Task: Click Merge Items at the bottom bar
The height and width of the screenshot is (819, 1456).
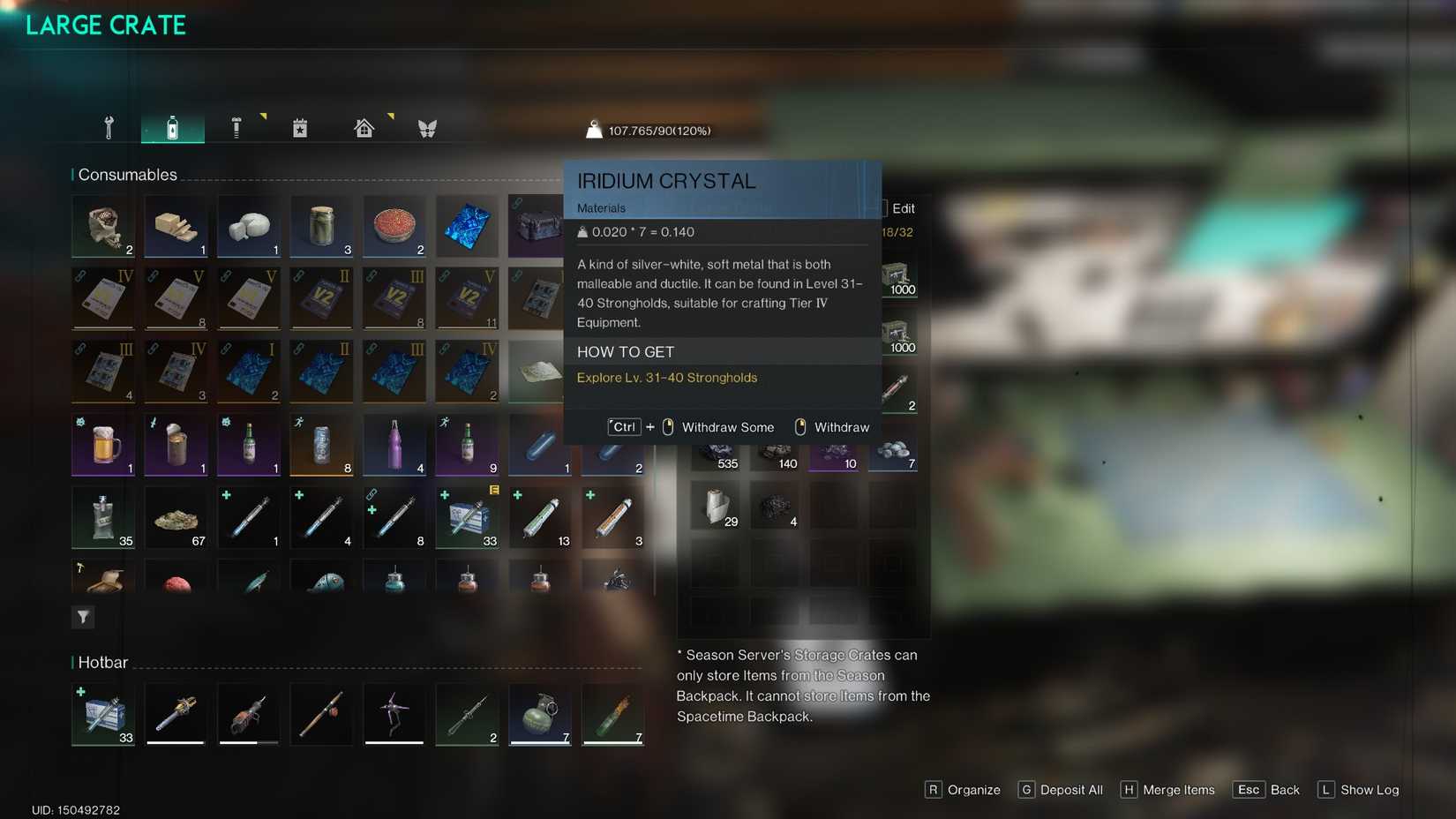Action: (x=1179, y=790)
